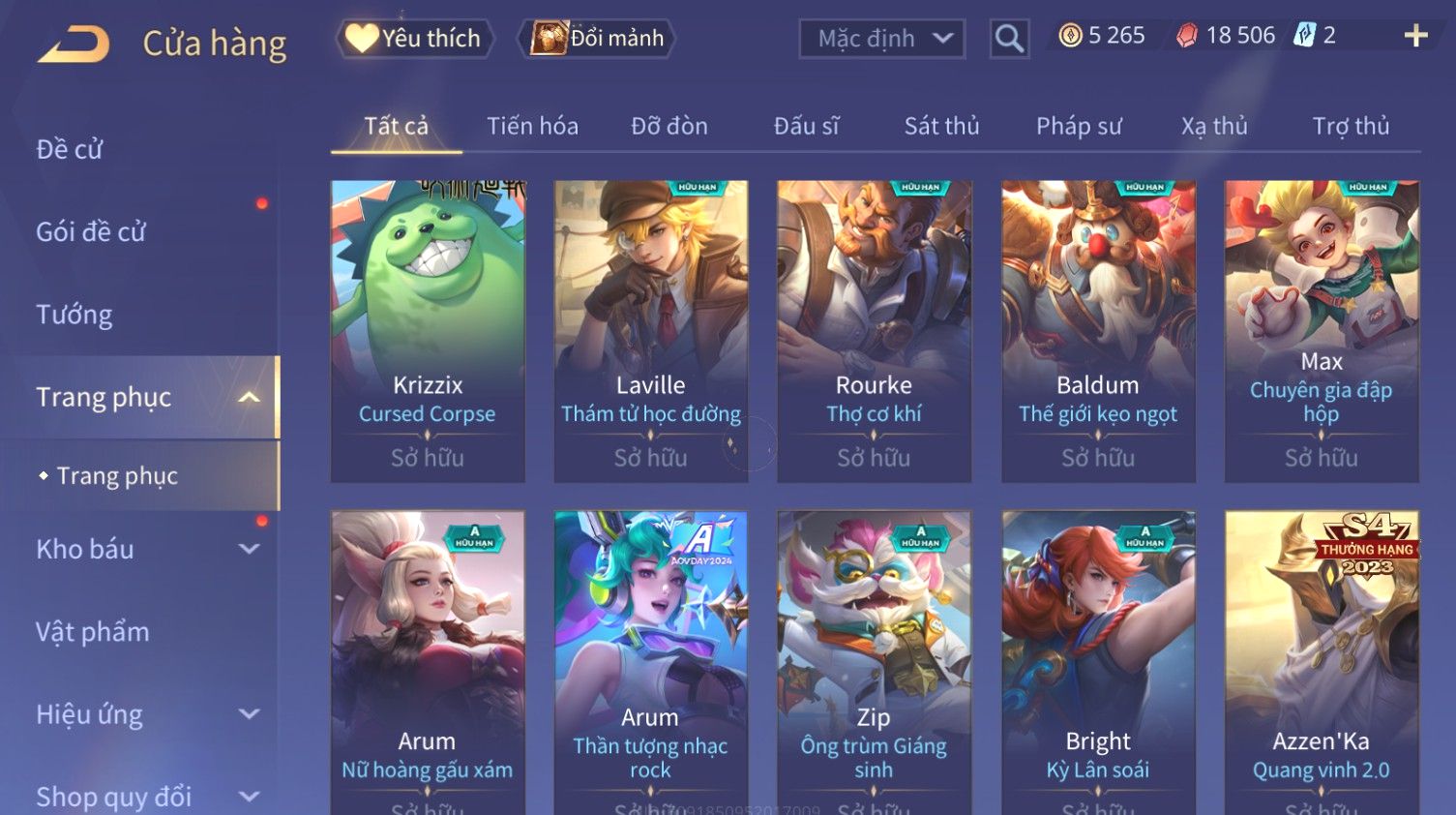
Task: Switch to the Tiến hóa tab
Action: click(532, 126)
